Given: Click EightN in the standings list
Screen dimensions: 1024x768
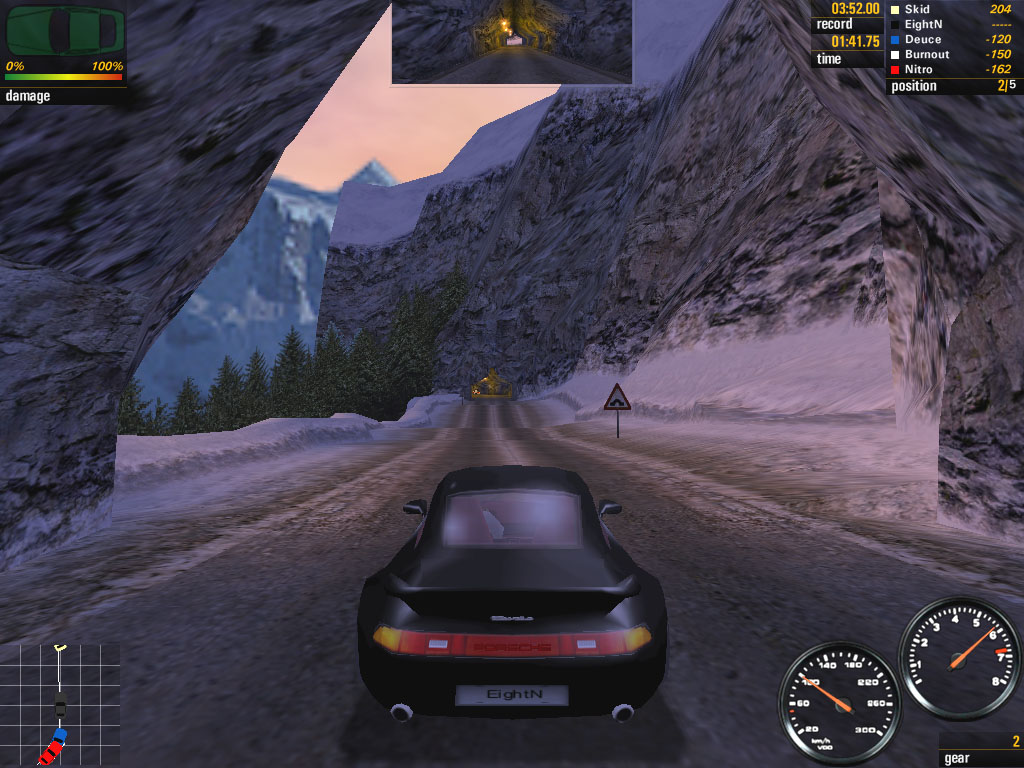Looking at the screenshot, I should [x=924, y=24].
